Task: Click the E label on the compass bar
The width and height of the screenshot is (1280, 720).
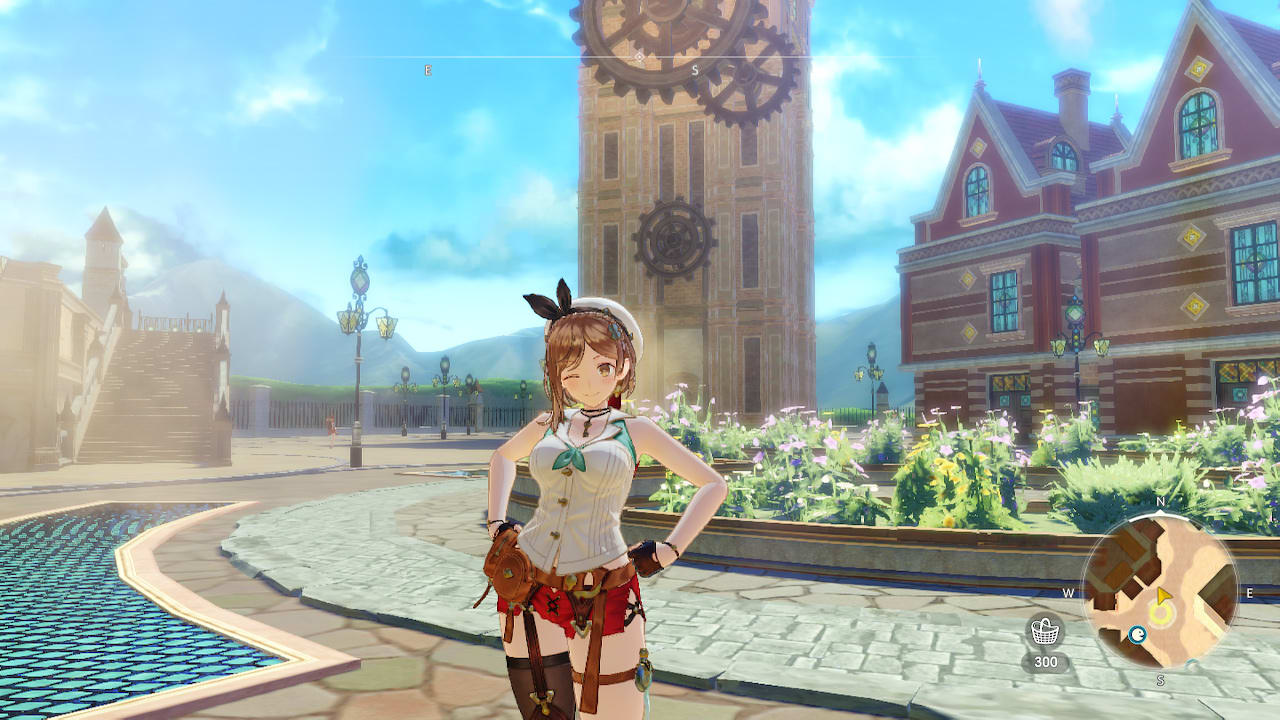Action: pyautogui.click(x=427, y=69)
